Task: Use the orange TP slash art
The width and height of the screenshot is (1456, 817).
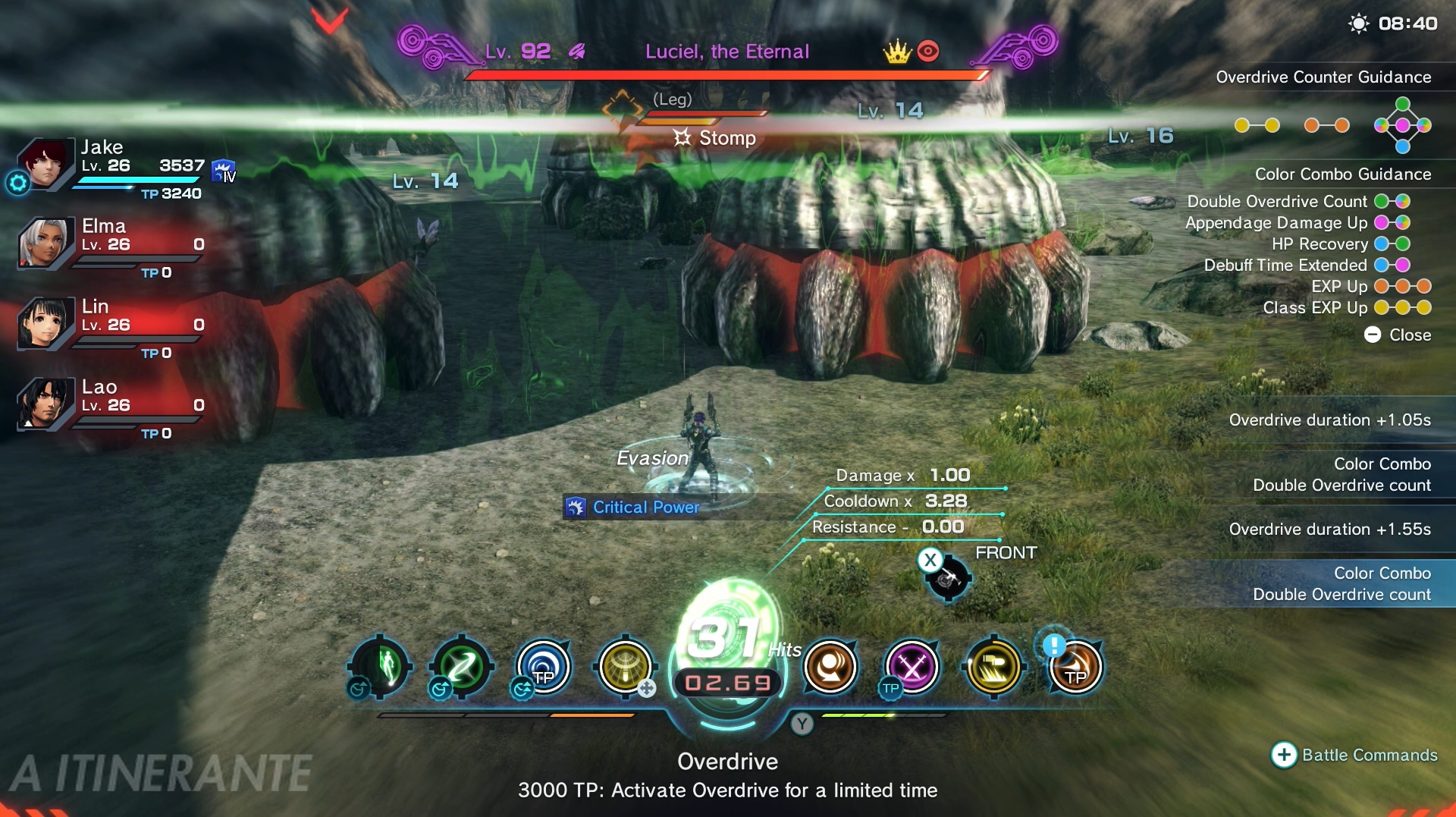Action: click(1075, 667)
